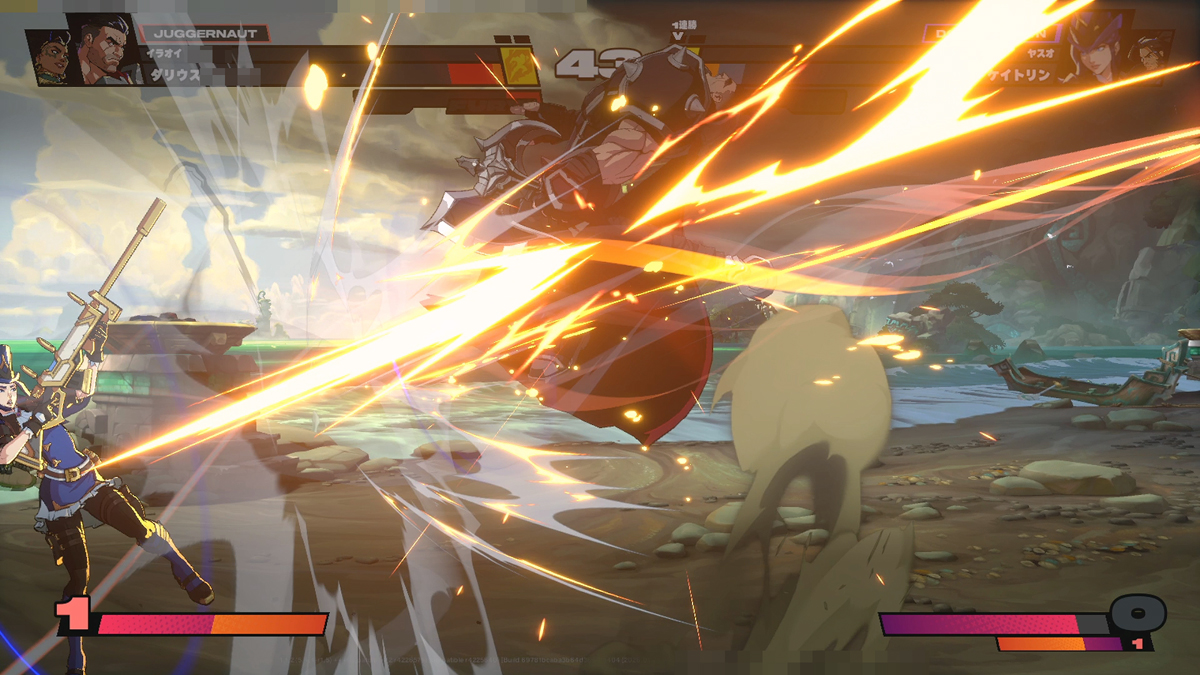Viewport: 1200px width, 675px height.
Task: Click the JUGGERNAUT fuse label
Action: [x=204, y=33]
